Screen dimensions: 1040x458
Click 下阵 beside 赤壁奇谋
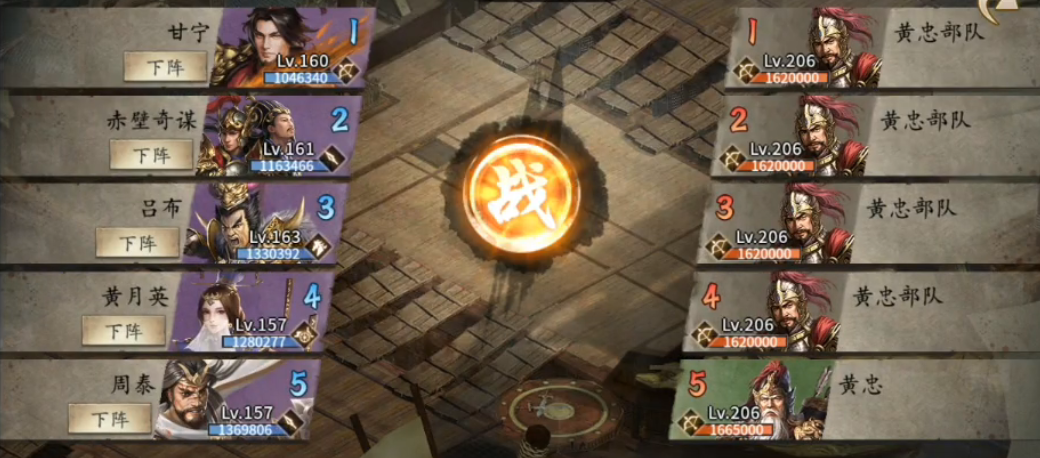[x=151, y=154]
